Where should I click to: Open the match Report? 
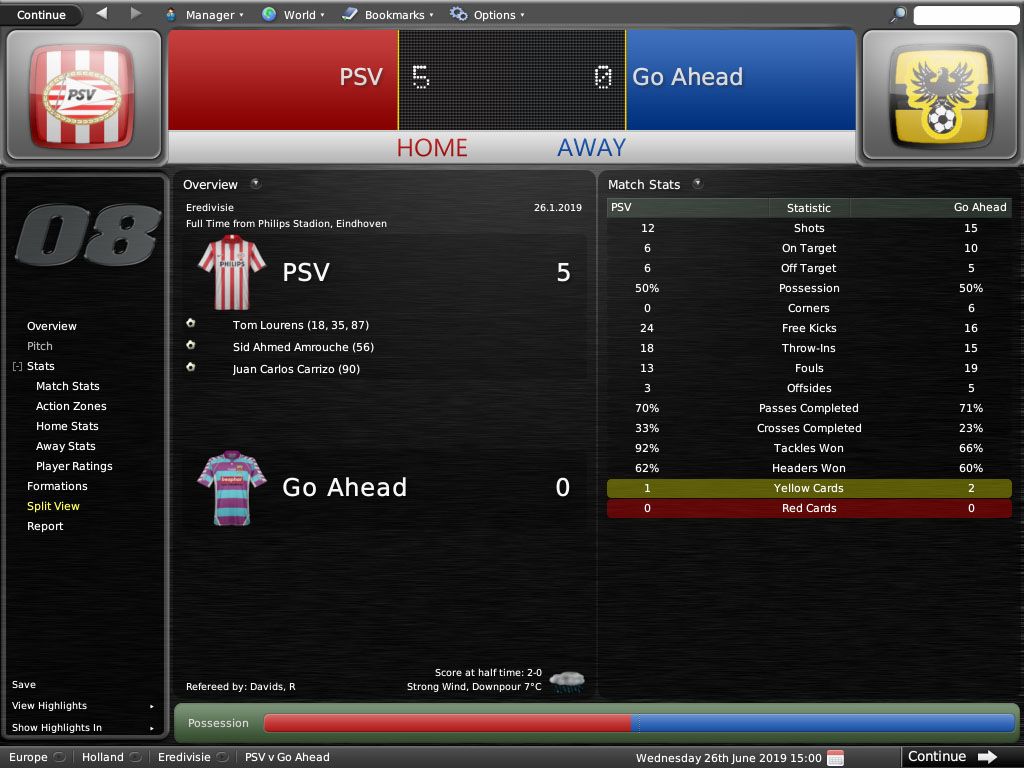coord(45,526)
